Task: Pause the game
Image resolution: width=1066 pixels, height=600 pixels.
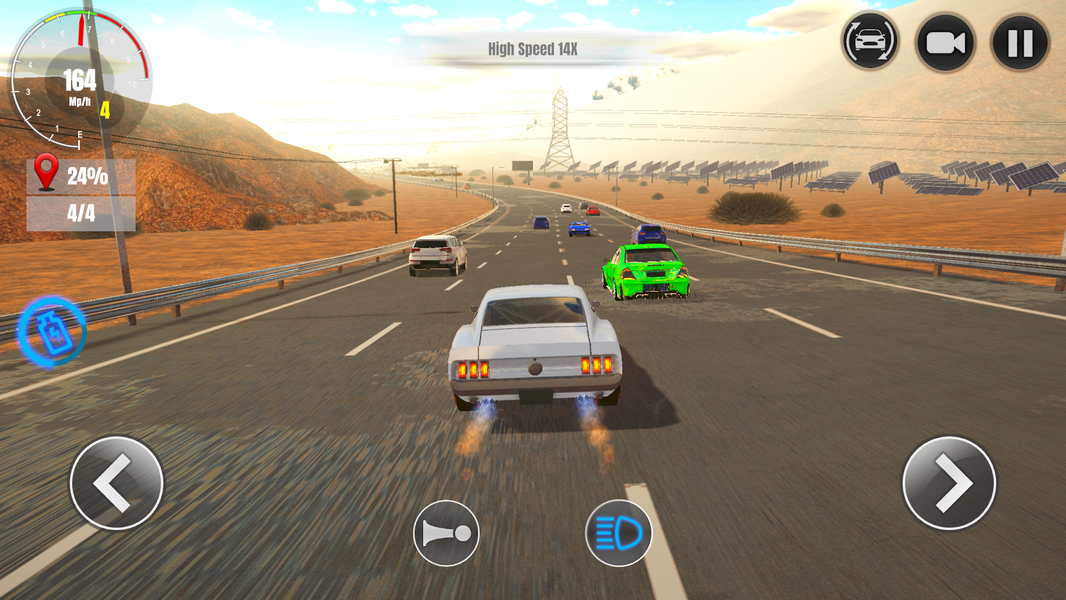Action: [1020, 43]
